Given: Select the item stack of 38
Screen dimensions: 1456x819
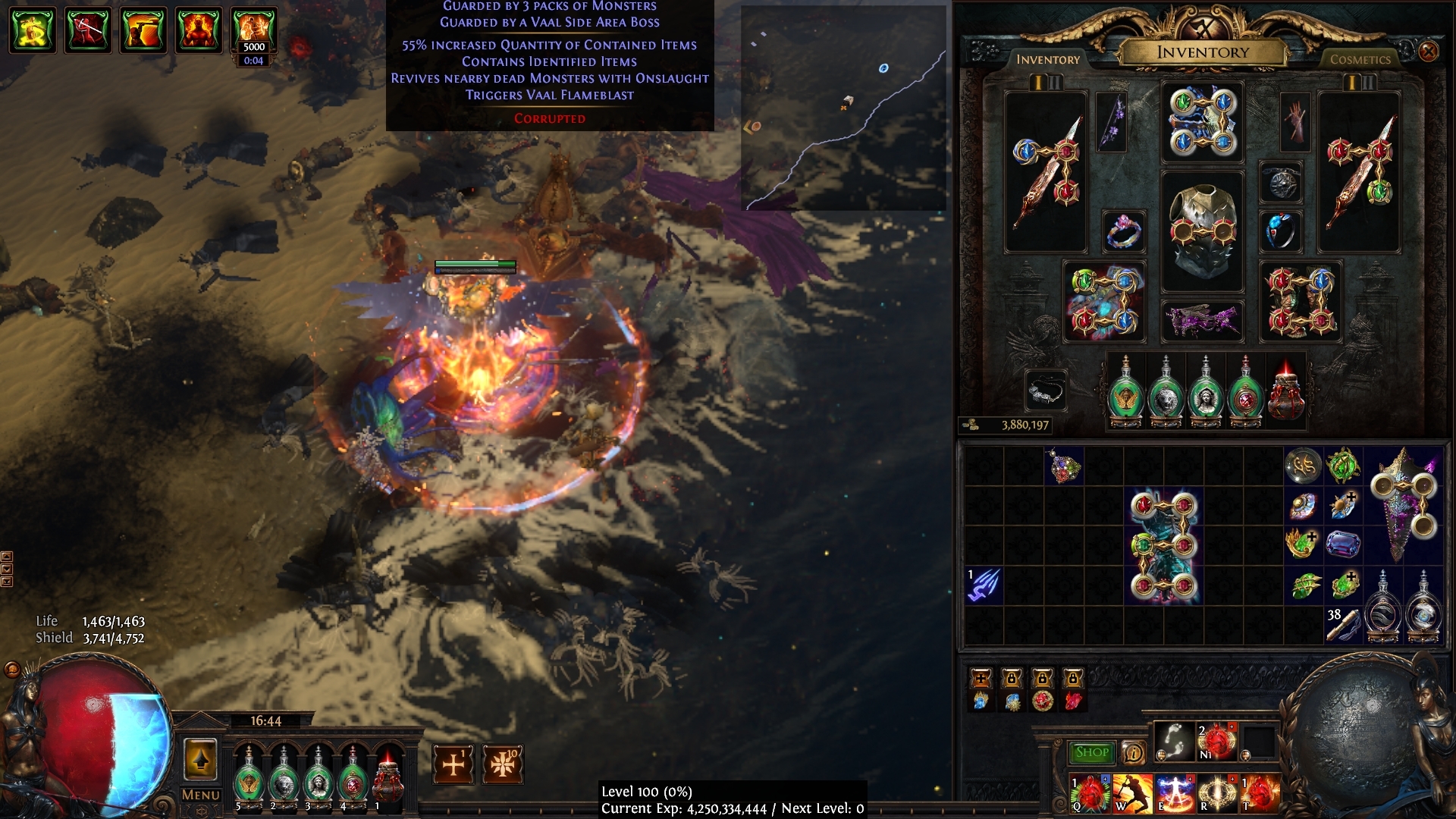Looking at the screenshot, I should [x=1342, y=625].
